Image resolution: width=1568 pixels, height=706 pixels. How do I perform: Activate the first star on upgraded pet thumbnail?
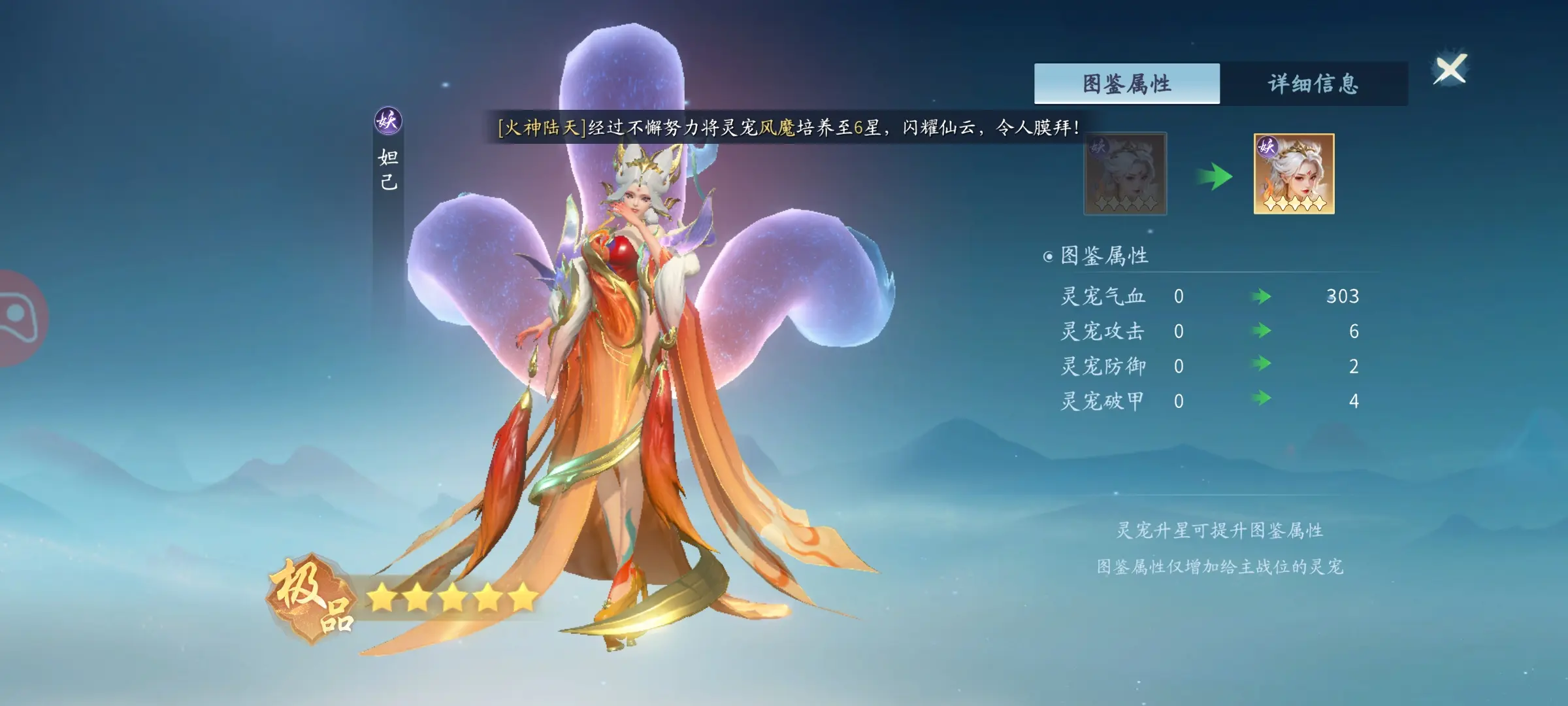pos(1270,203)
